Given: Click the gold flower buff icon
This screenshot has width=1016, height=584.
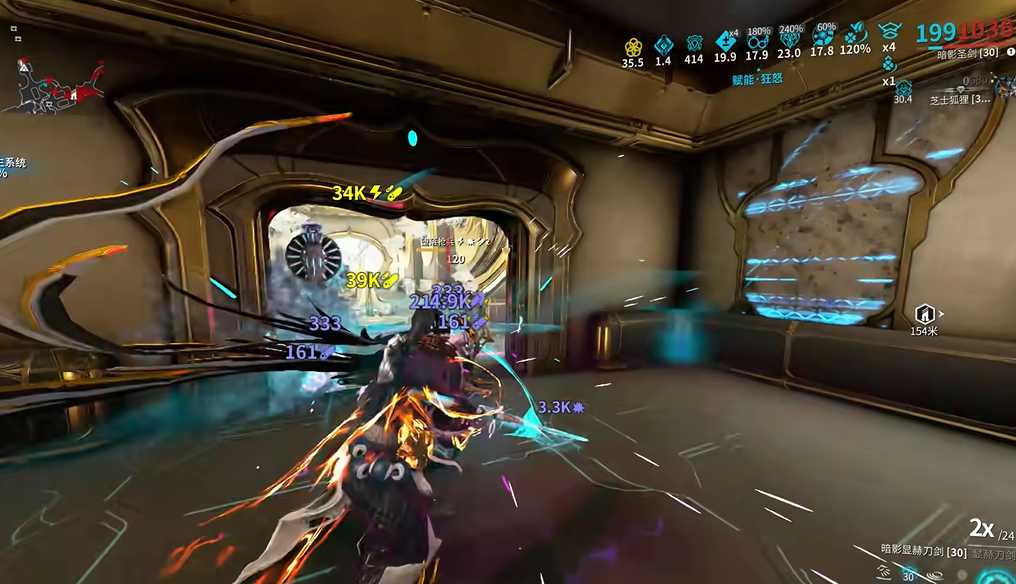Looking at the screenshot, I should pos(632,45).
